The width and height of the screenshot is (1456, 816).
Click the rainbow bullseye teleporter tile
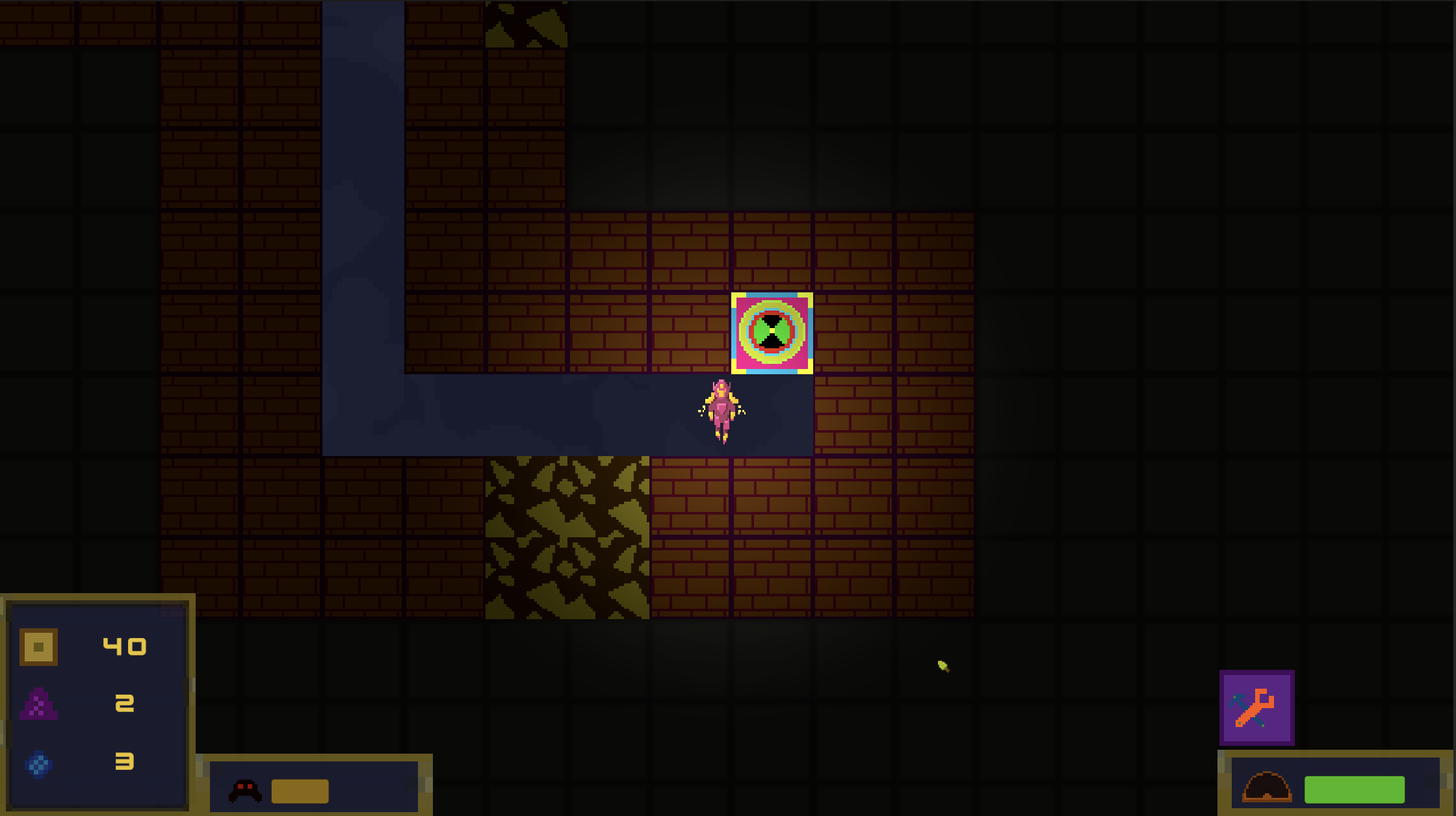pyautogui.click(x=772, y=335)
